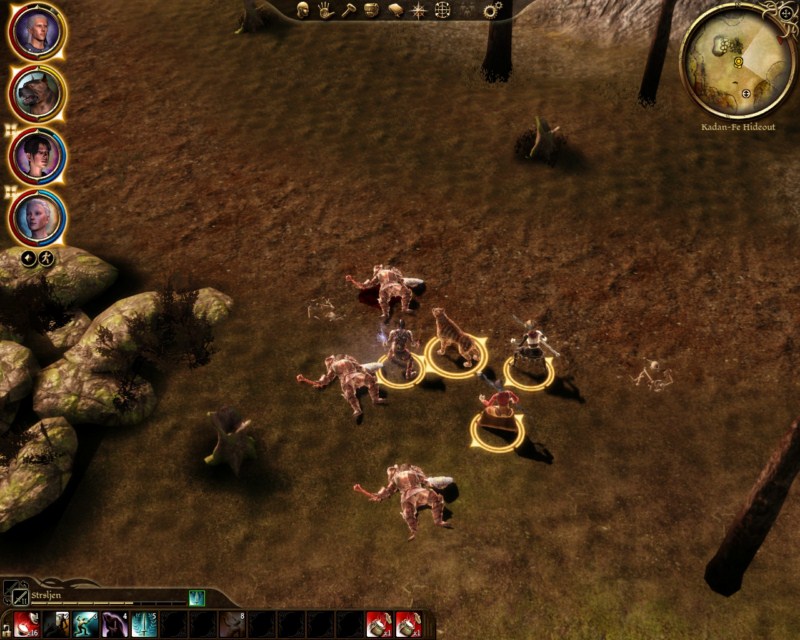The image size is (800, 640).
Task: Open the character record helmet icon
Action: [303, 10]
